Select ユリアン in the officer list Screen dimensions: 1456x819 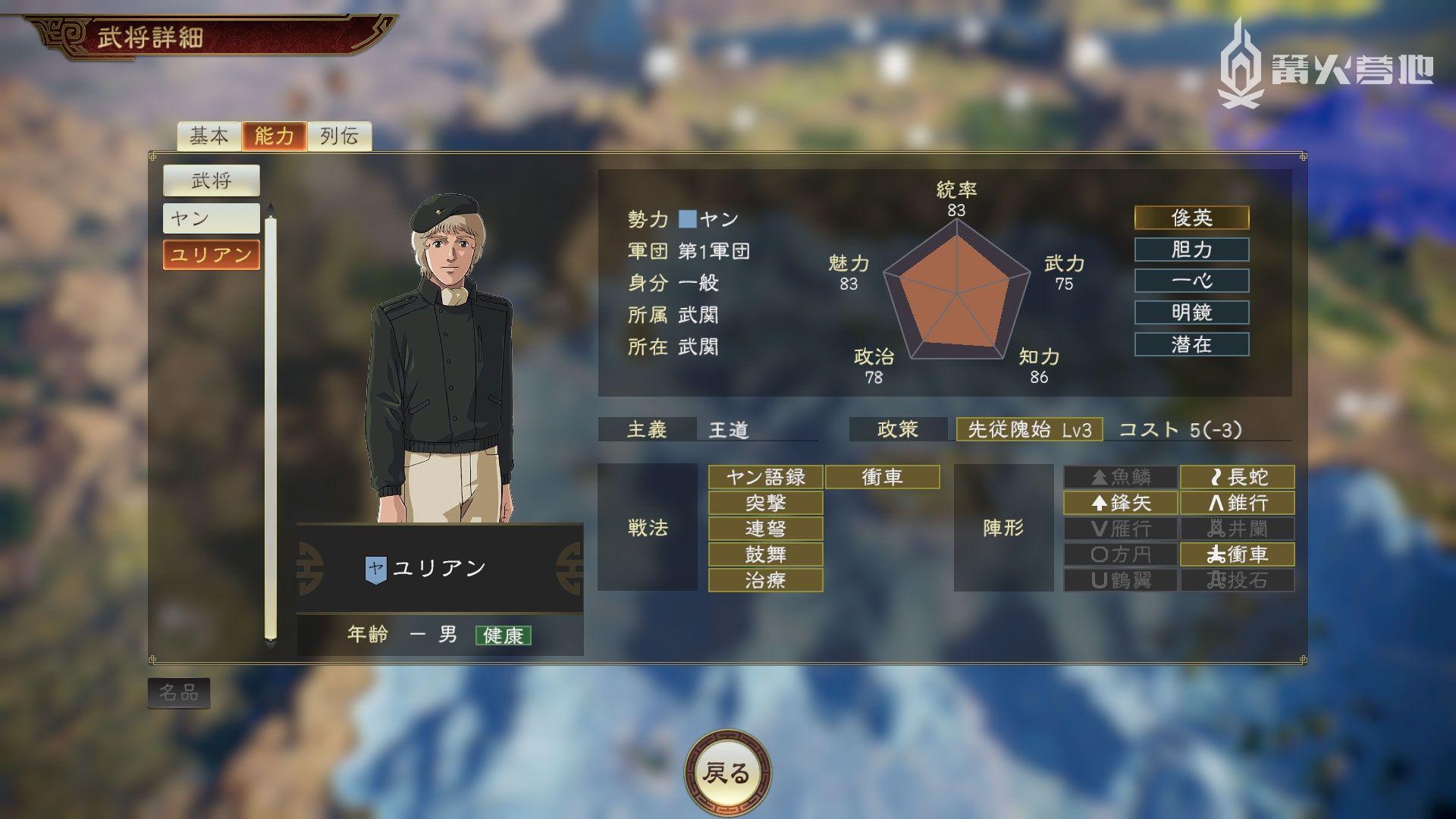[x=211, y=255]
